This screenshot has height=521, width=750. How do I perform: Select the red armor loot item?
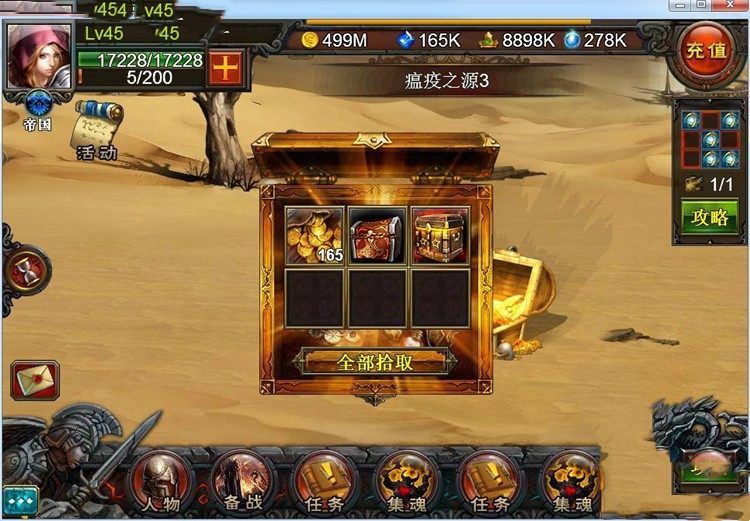(x=376, y=236)
